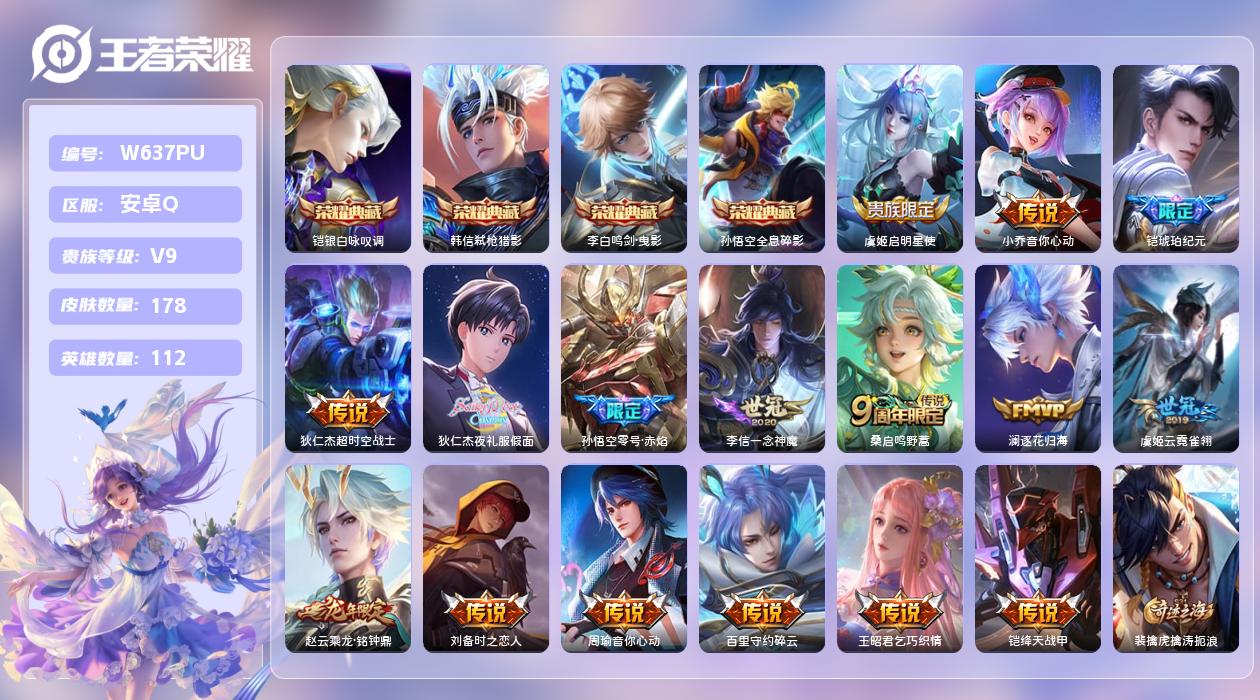Viewport: 1260px width, 700px height.
Task: Open the 韩信弑枪猎影 skin card
Action: (x=486, y=158)
